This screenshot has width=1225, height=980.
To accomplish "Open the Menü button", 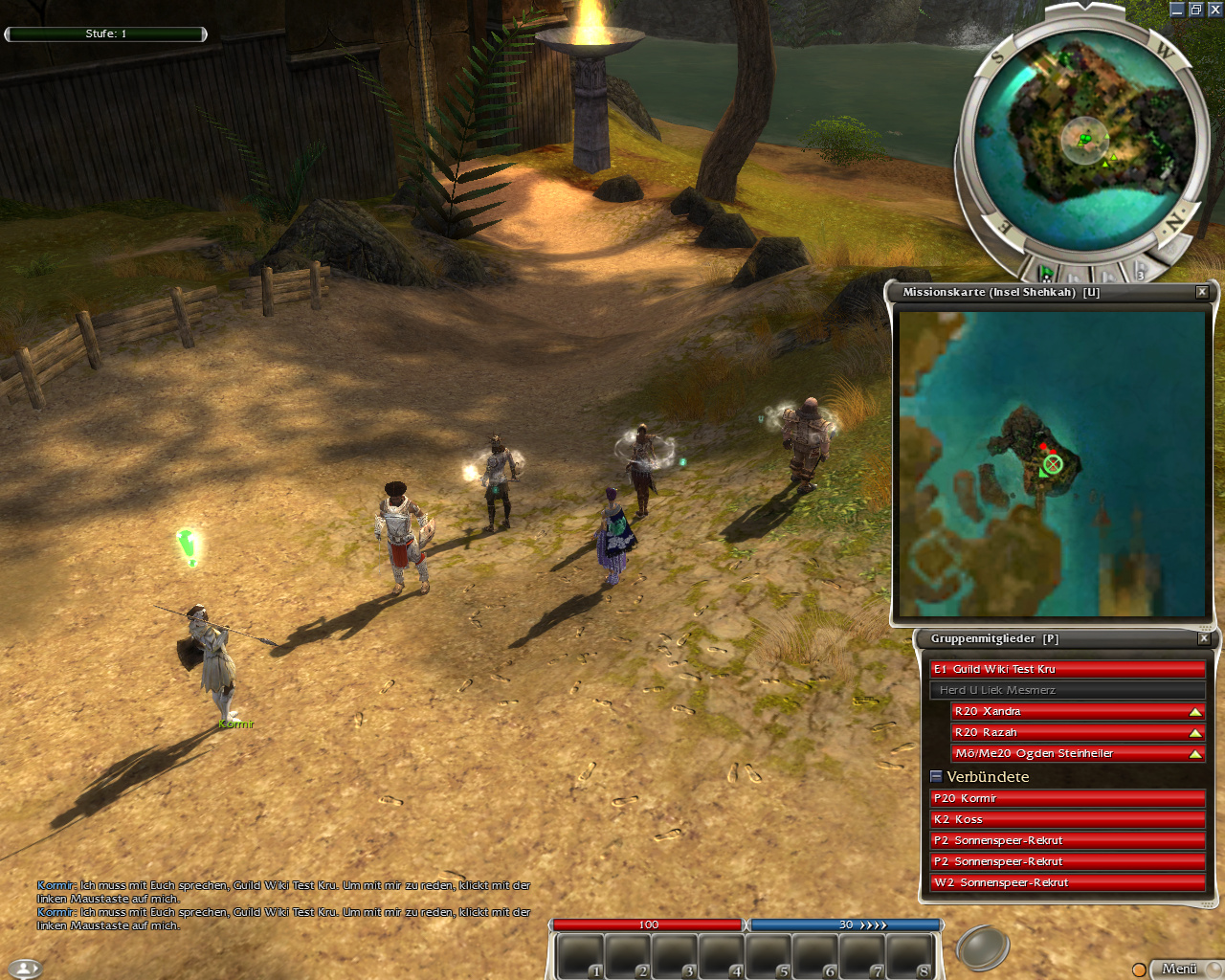I will point(1179,969).
